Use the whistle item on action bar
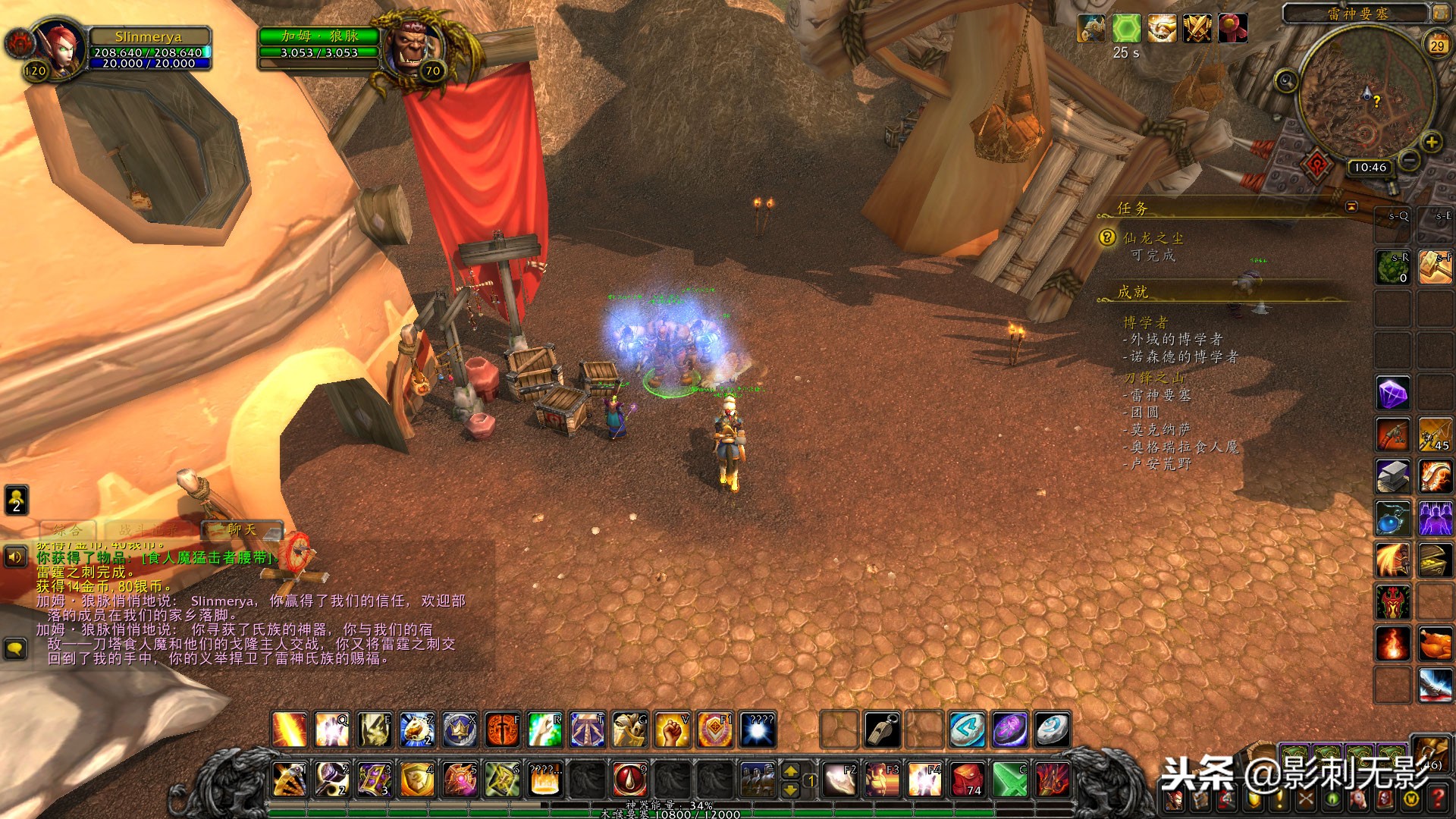The image size is (1456, 819). point(883,730)
